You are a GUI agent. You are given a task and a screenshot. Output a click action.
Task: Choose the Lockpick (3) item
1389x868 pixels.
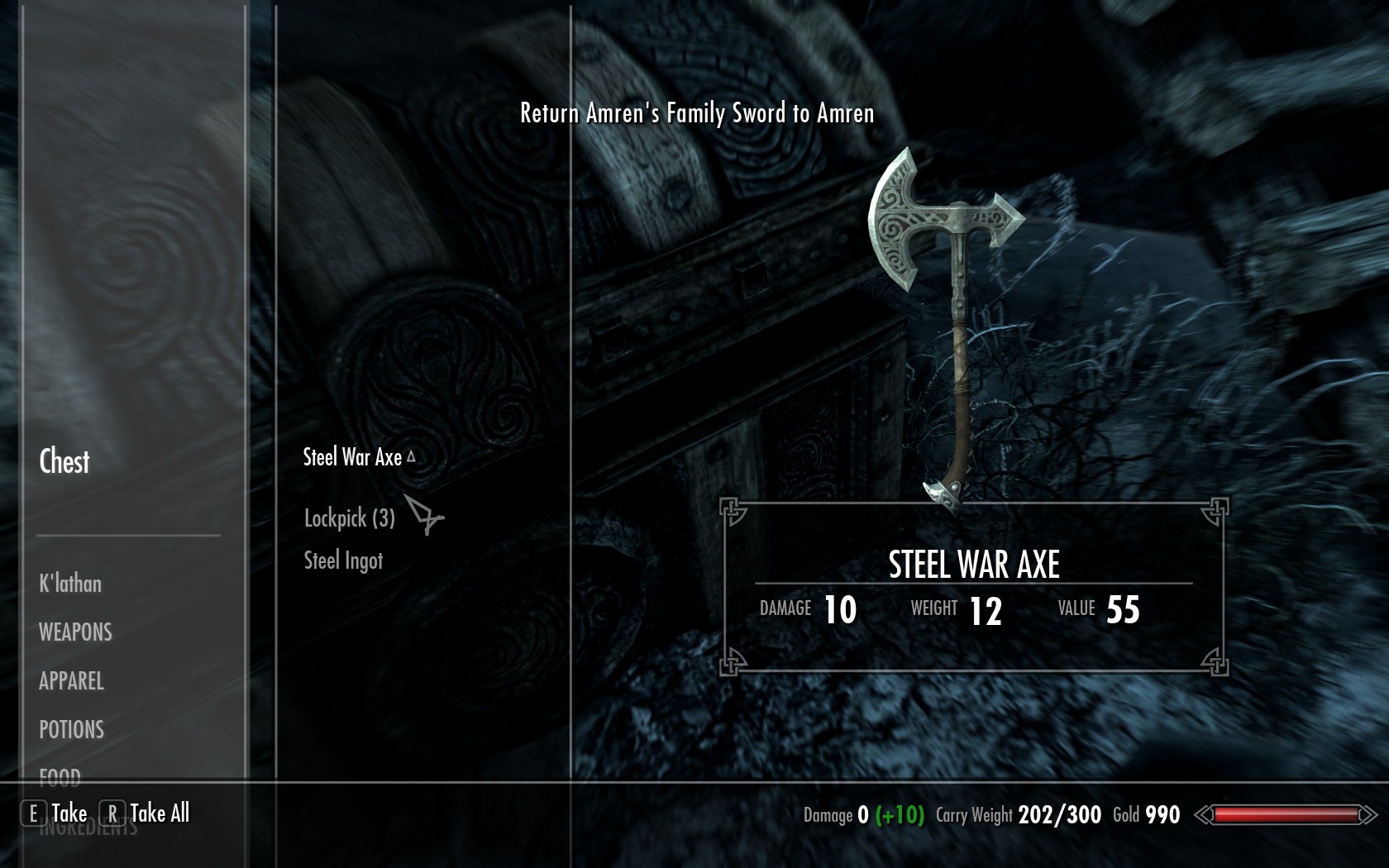[x=350, y=518]
